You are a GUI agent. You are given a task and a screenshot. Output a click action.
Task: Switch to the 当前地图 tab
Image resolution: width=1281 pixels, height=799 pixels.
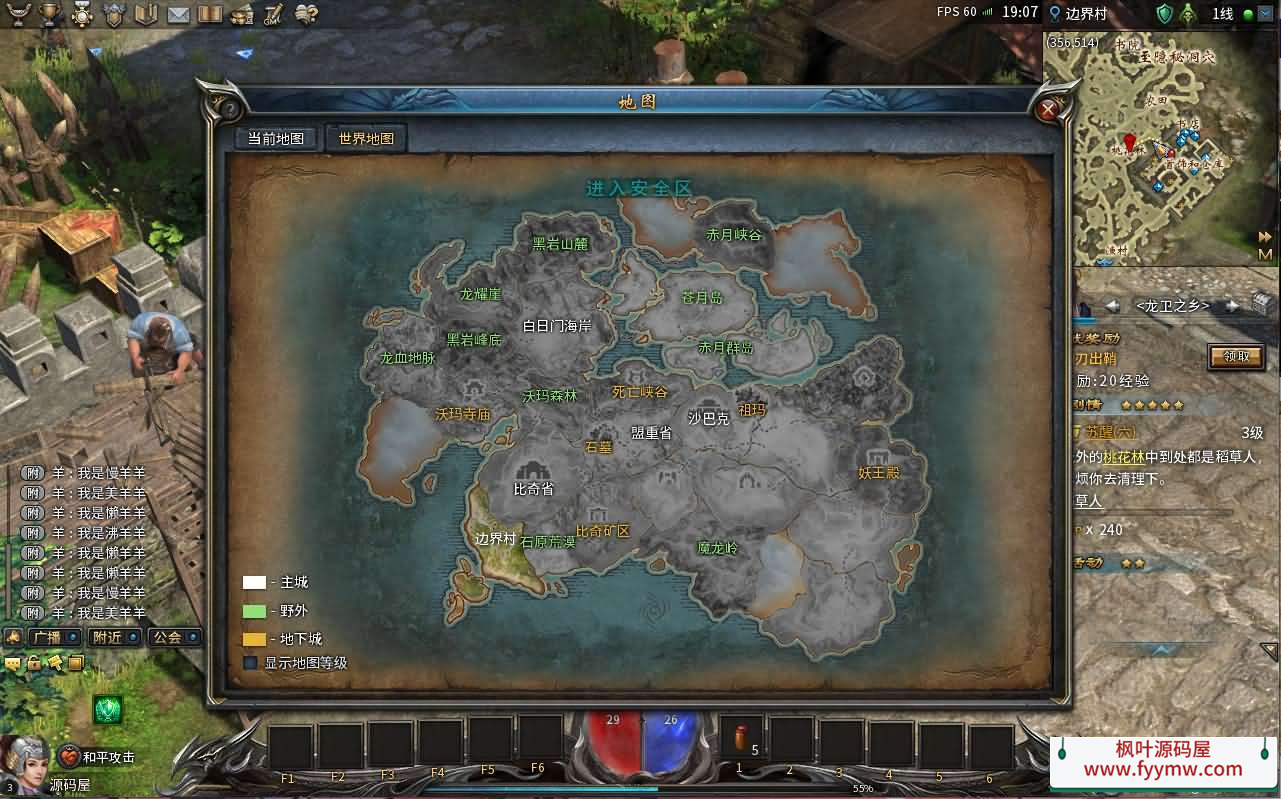[276, 139]
